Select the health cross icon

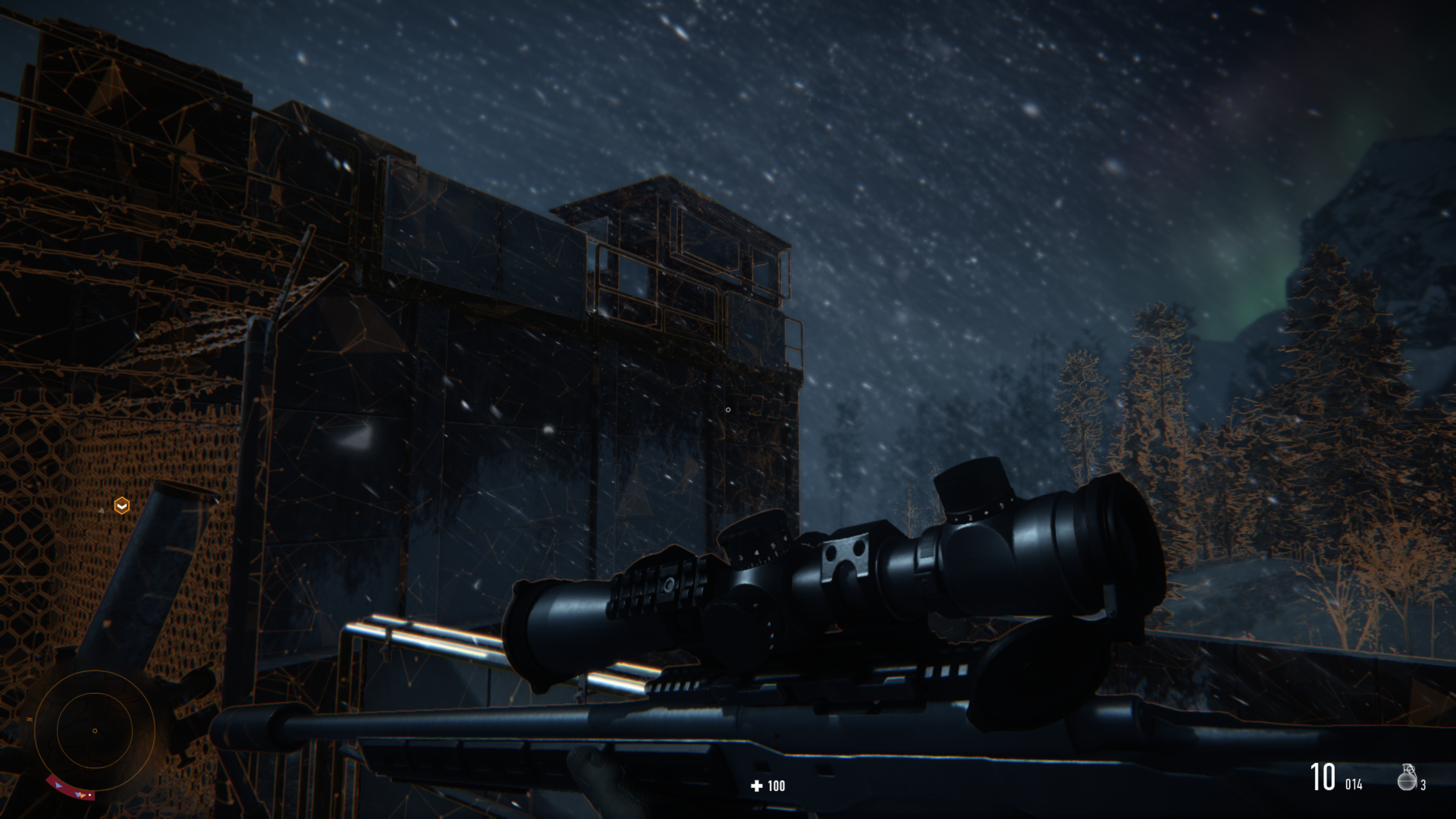(755, 786)
